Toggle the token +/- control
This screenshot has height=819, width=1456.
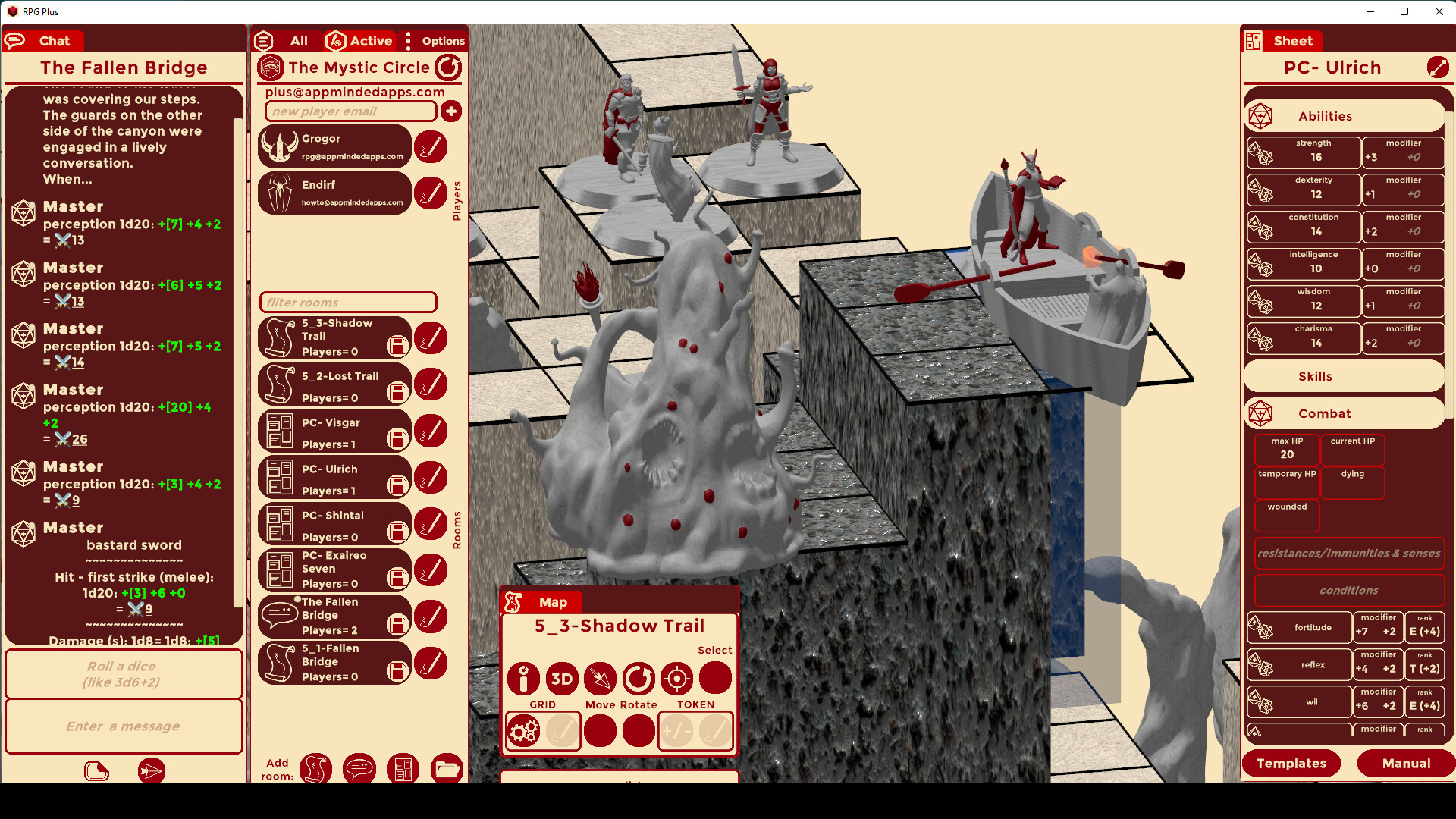676,730
